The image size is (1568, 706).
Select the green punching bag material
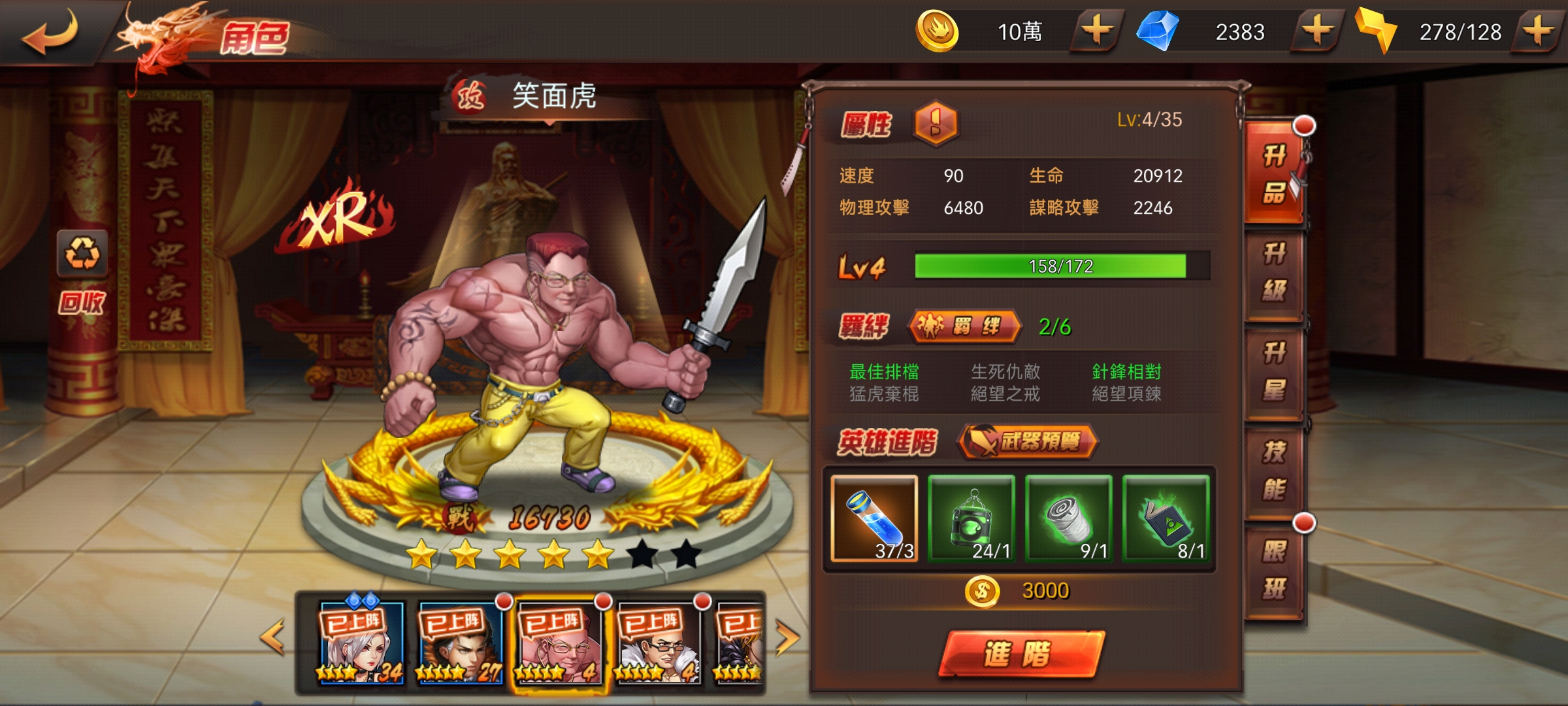pyautogui.click(x=972, y=518)
